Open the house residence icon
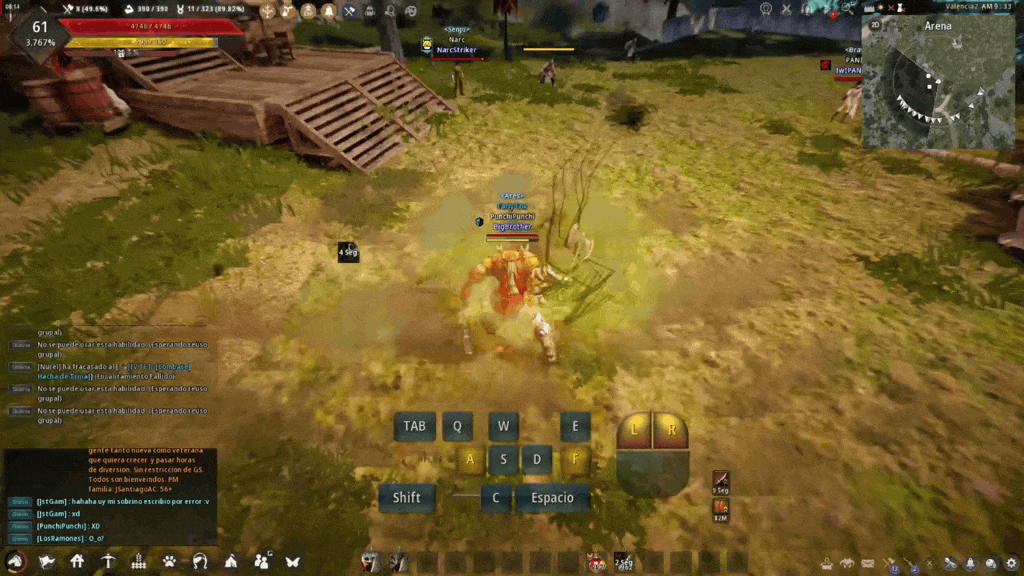 pos(77,561)
